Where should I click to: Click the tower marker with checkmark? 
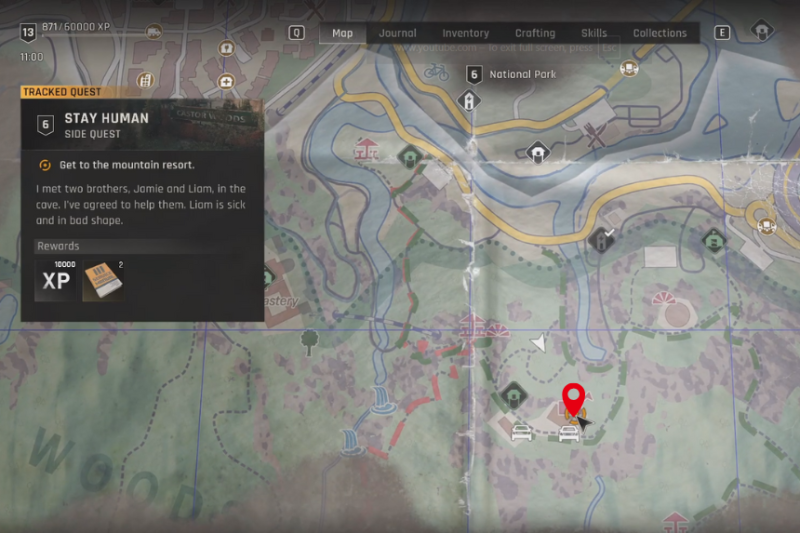(602, 238)
